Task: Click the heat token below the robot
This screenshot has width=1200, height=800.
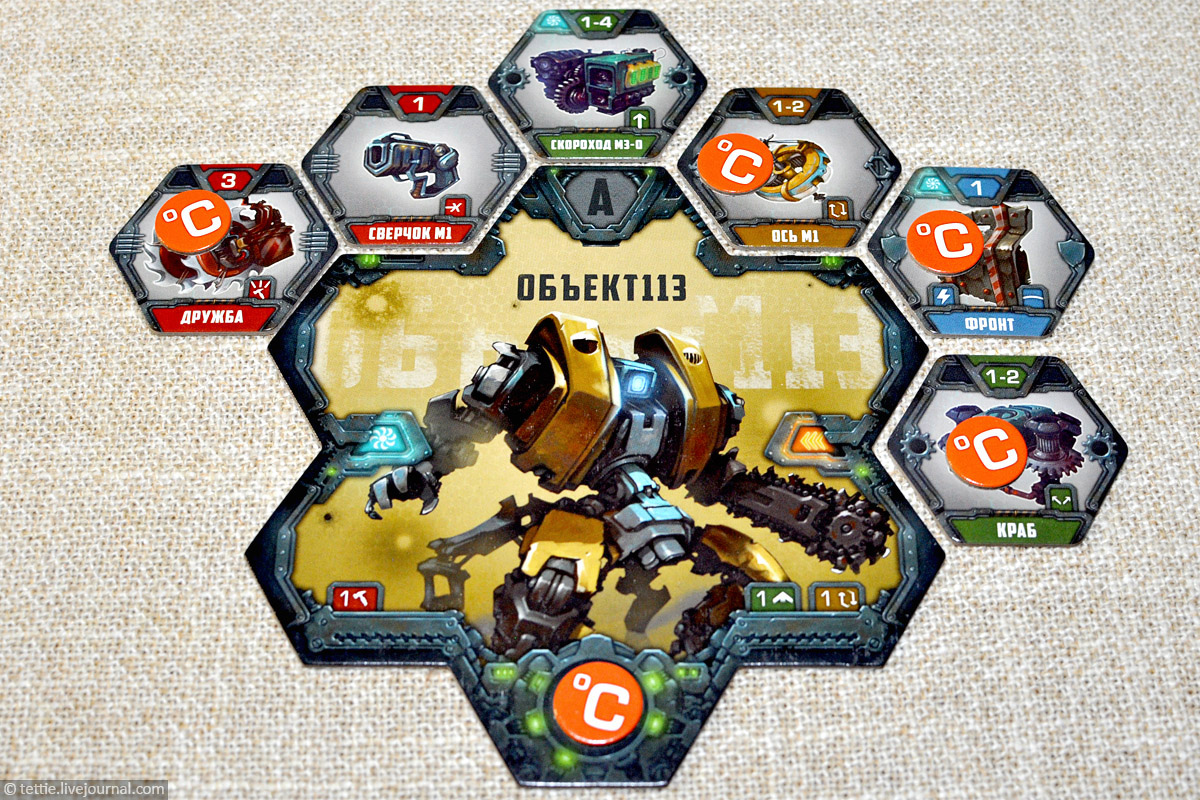Action: (x=593, y=700)
